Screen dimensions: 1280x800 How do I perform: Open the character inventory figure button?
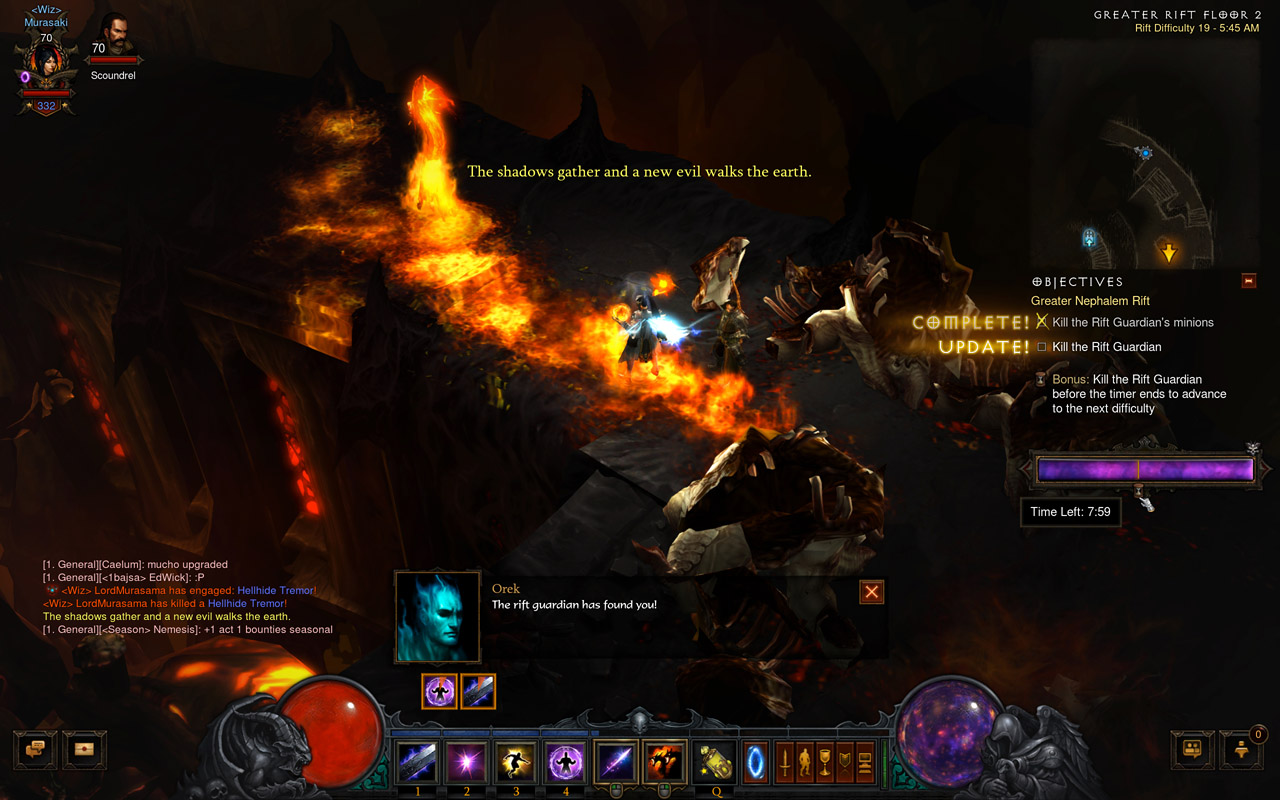tap(805, 762)
